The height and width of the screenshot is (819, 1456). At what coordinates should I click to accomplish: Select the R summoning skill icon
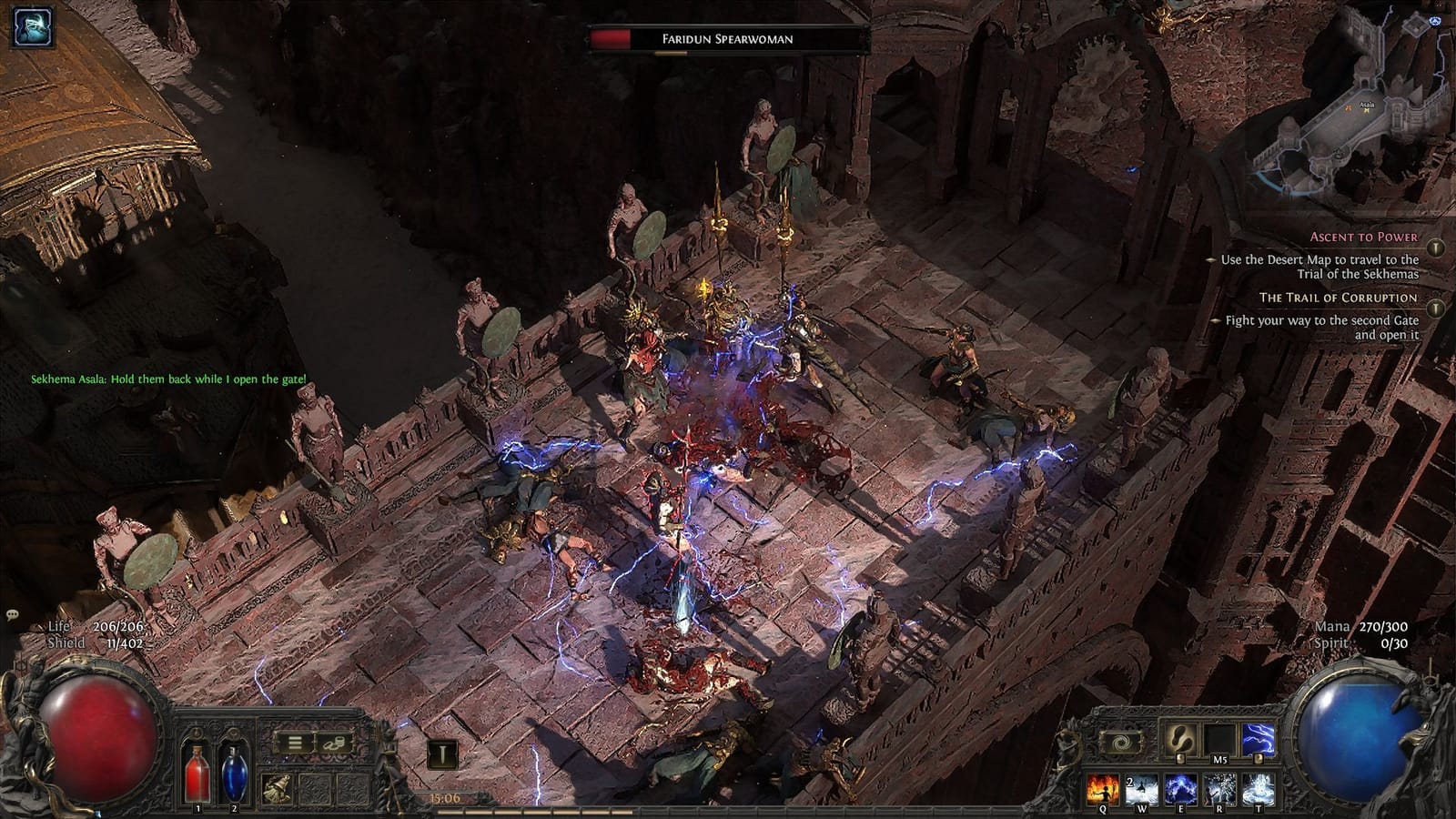[1219, 789]
